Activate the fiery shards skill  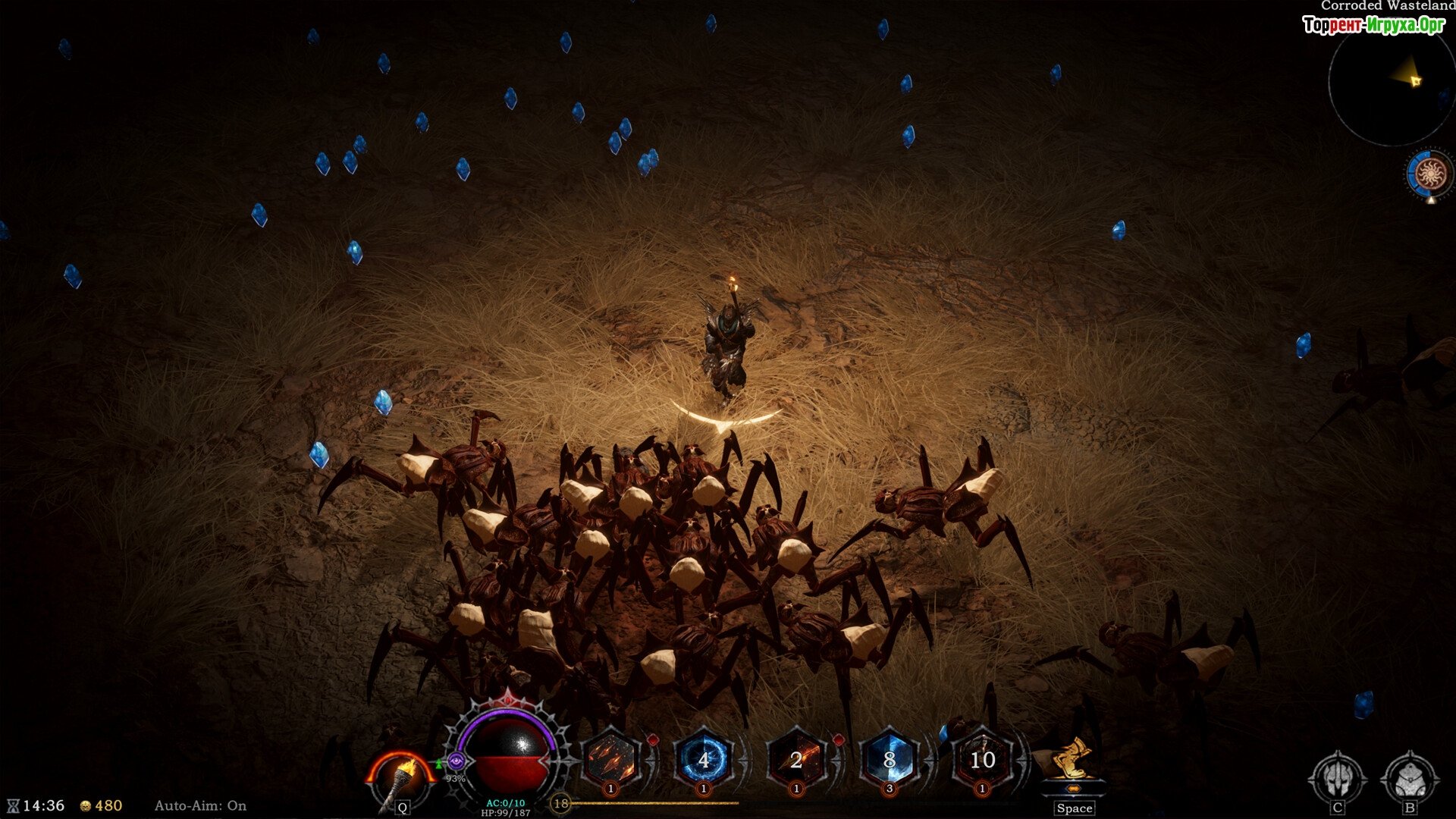[x=610, y=759]
